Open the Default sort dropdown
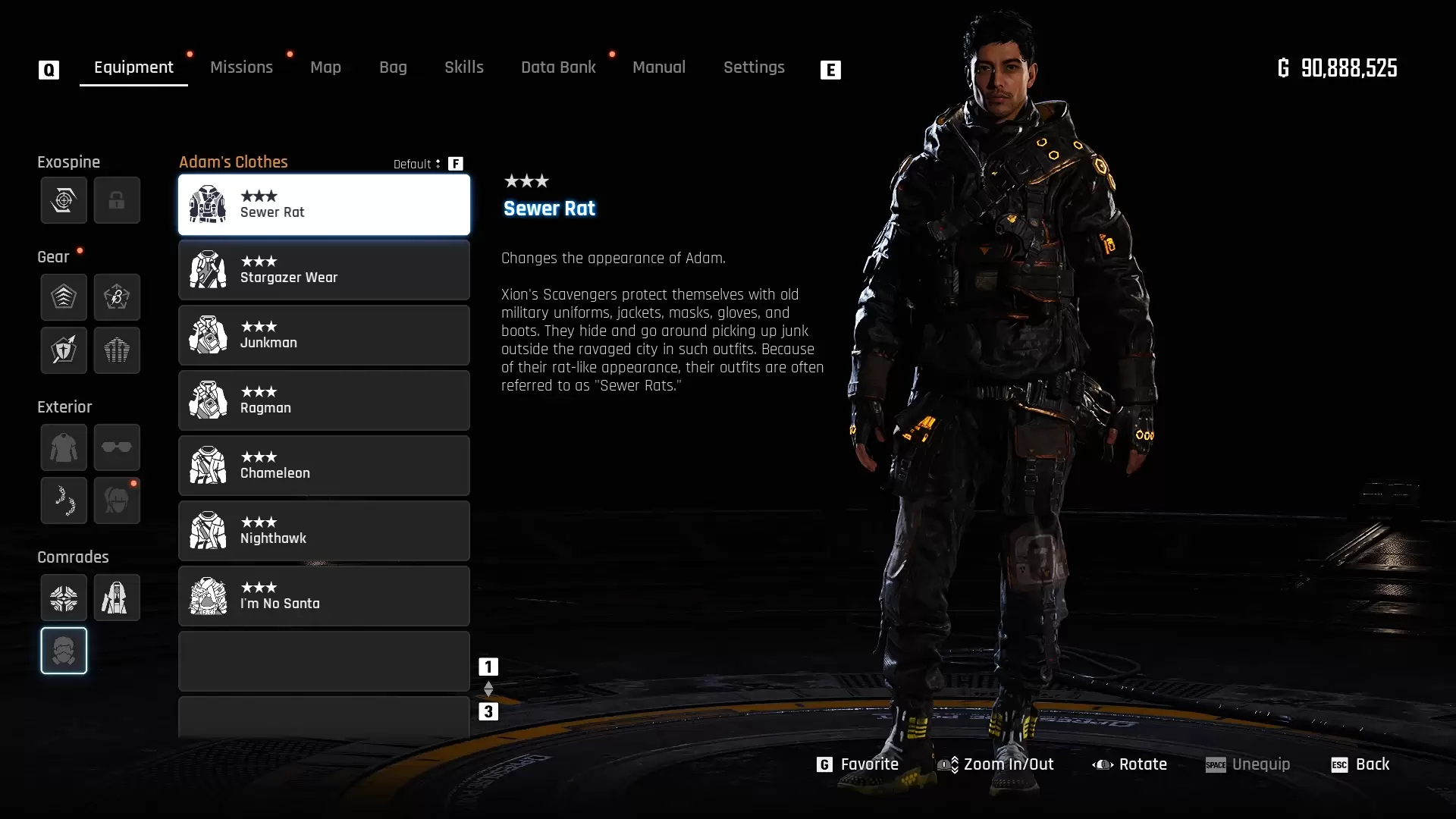Image resolution: width=1456 pixels, height=819 pixels. point(417,164)
